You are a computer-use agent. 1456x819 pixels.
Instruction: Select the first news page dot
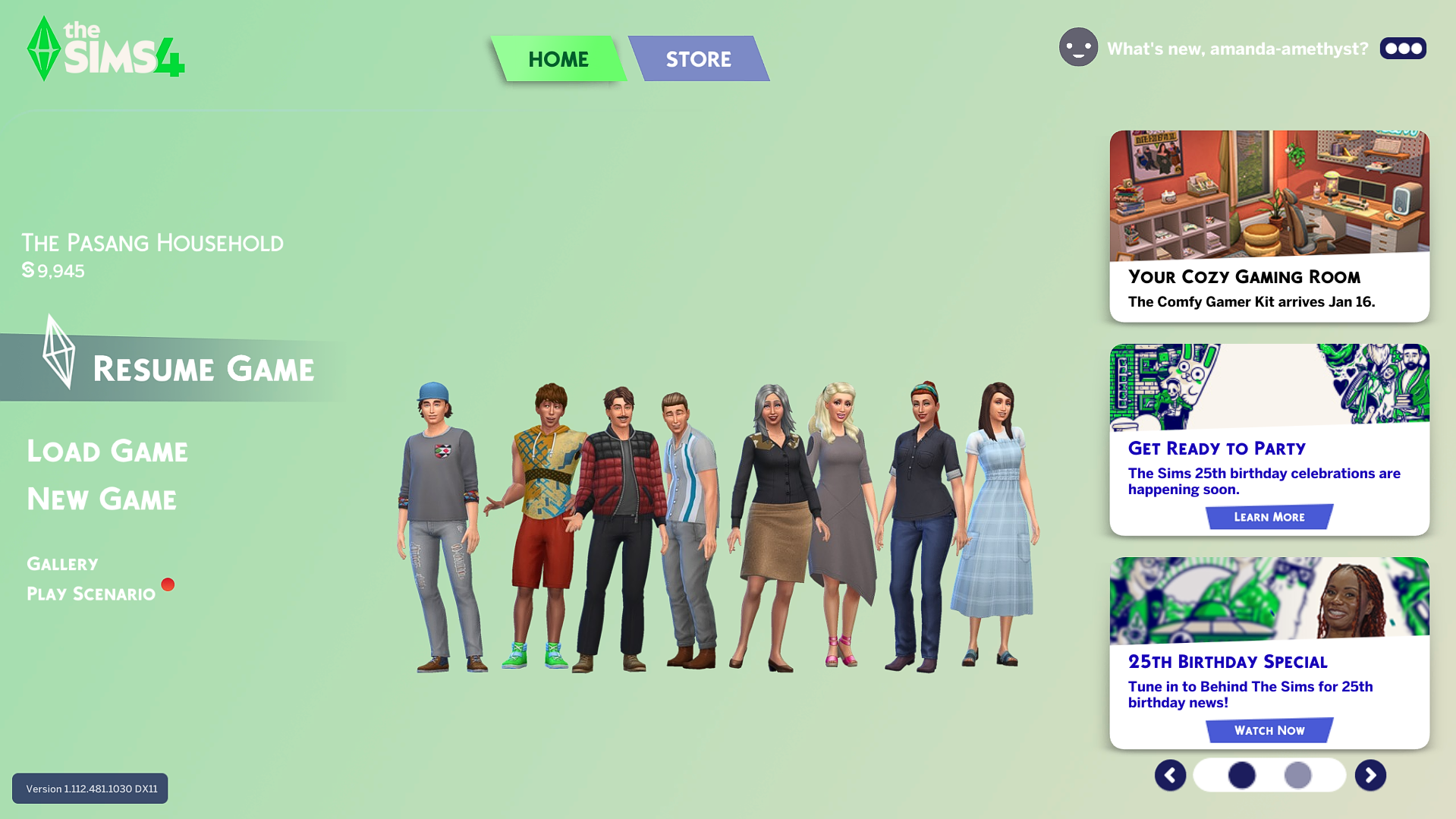(1241, 775)
